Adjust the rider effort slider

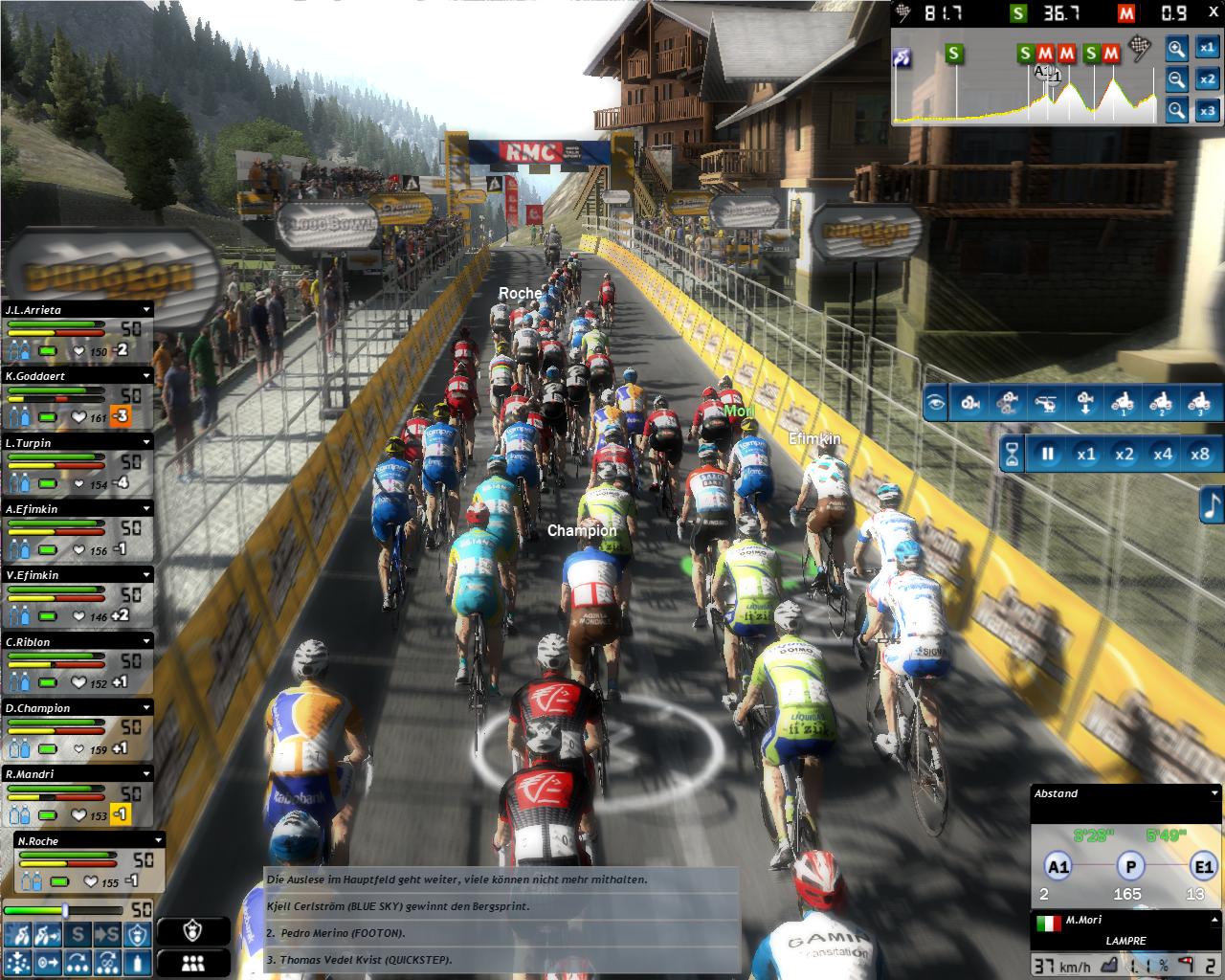pos(65,910)
